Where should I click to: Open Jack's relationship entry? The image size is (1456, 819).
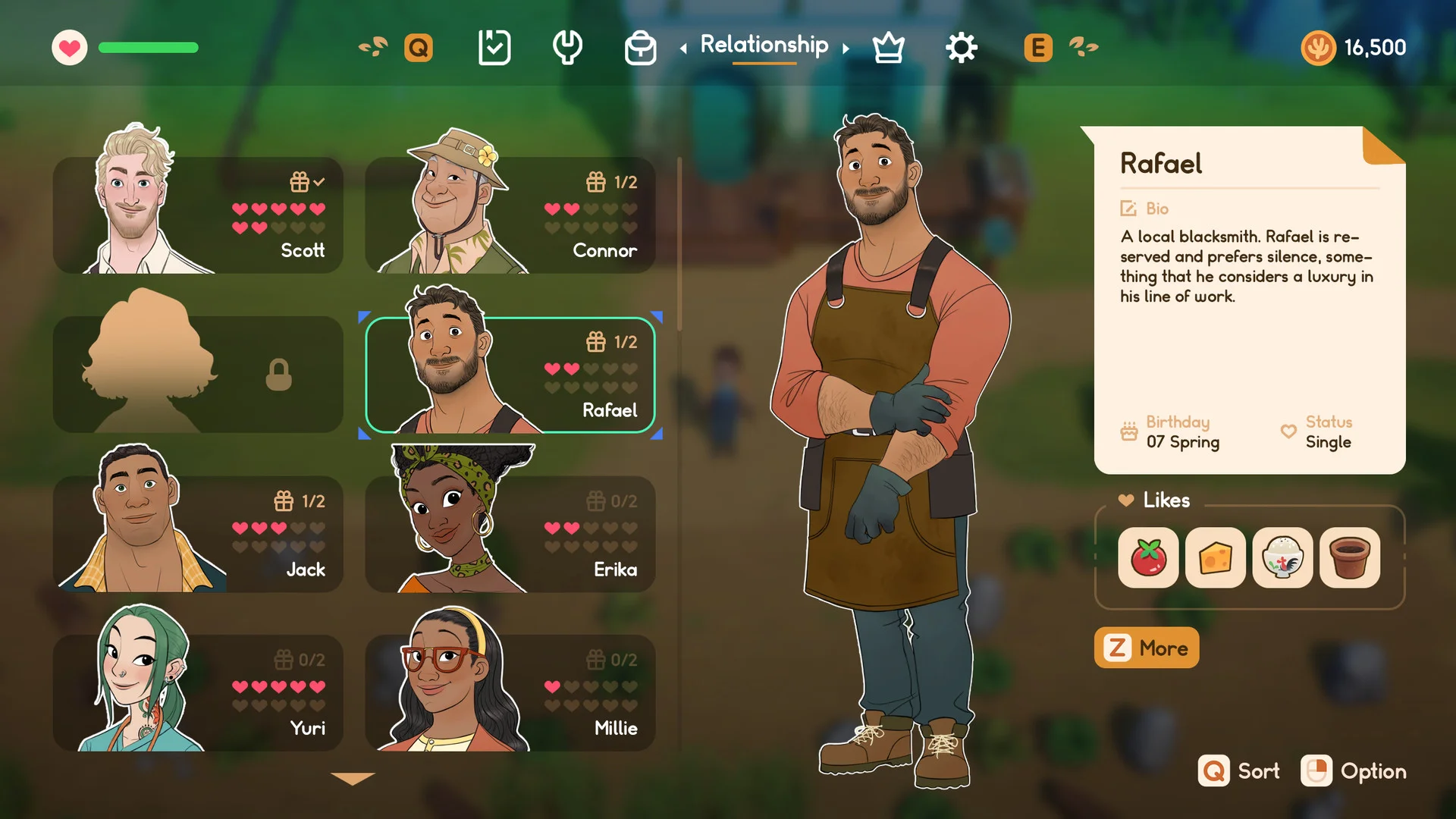click(x=198, y=534)
